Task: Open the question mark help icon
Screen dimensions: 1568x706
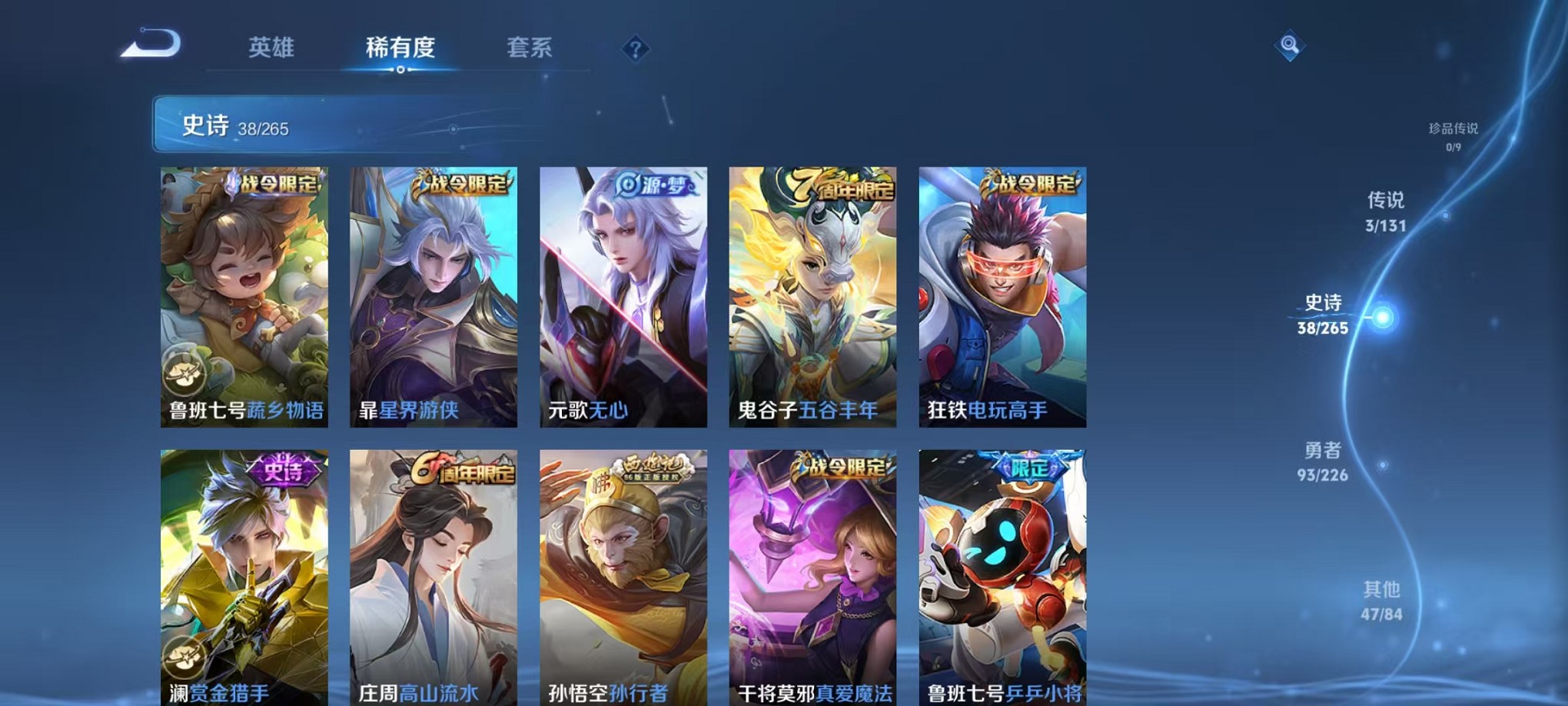Action: (x=635, y=49)
